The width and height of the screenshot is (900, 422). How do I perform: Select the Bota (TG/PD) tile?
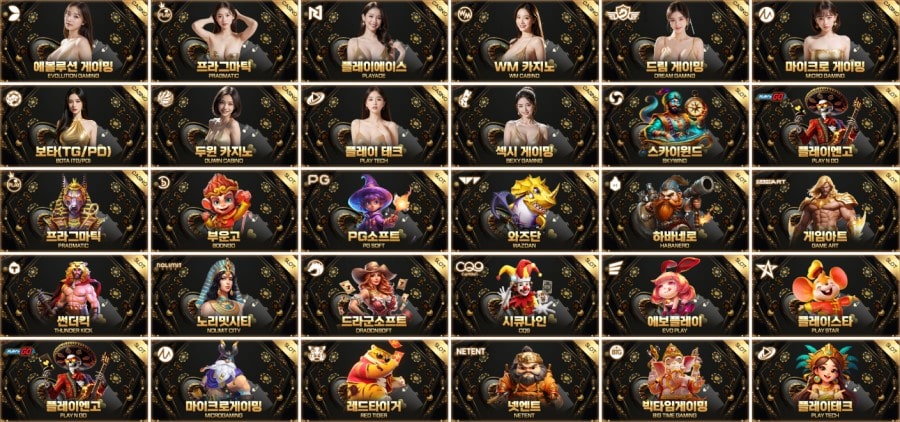(x=75, y=125)
